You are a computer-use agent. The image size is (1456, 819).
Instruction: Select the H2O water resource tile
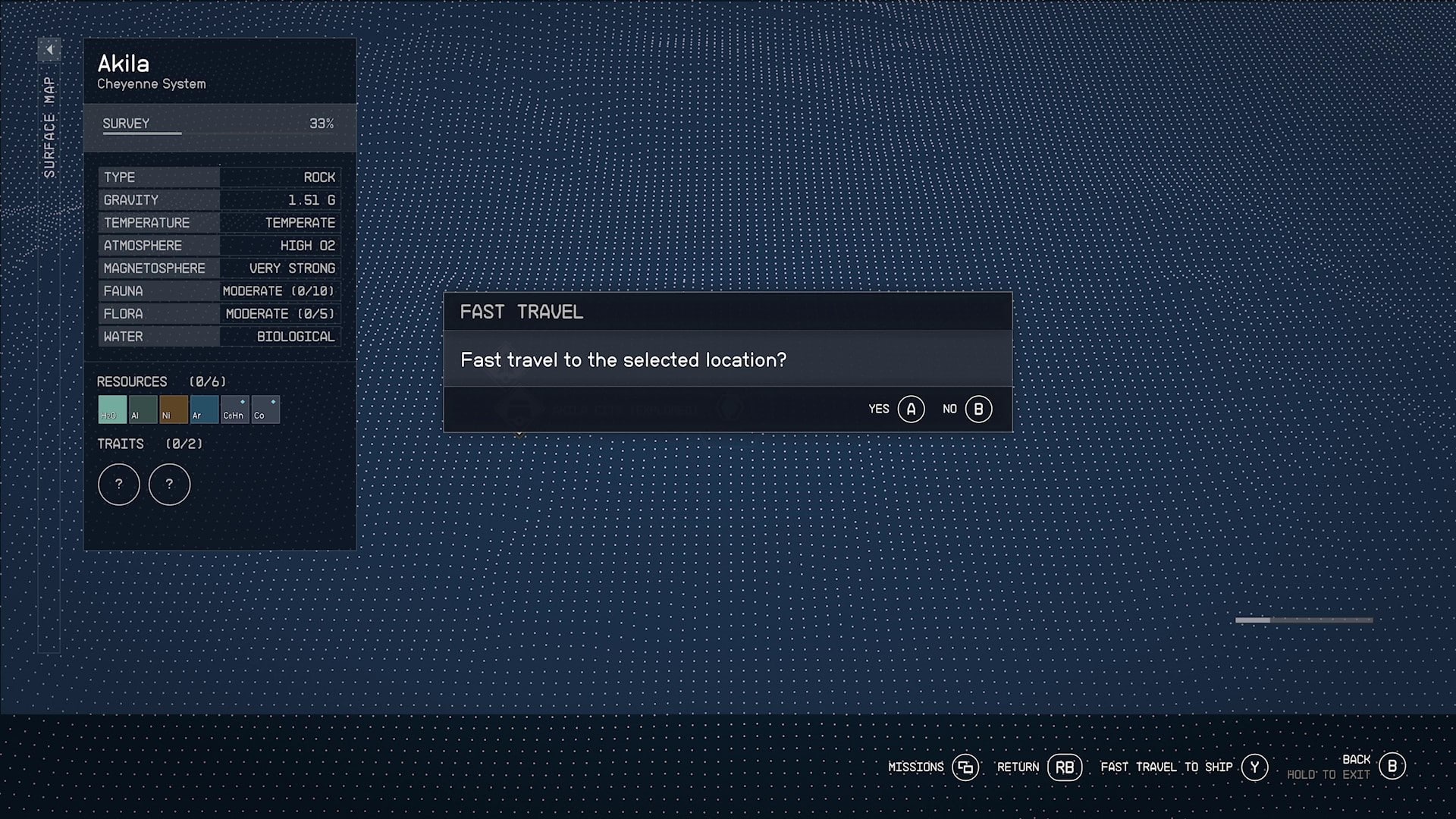tap(112, 409)
